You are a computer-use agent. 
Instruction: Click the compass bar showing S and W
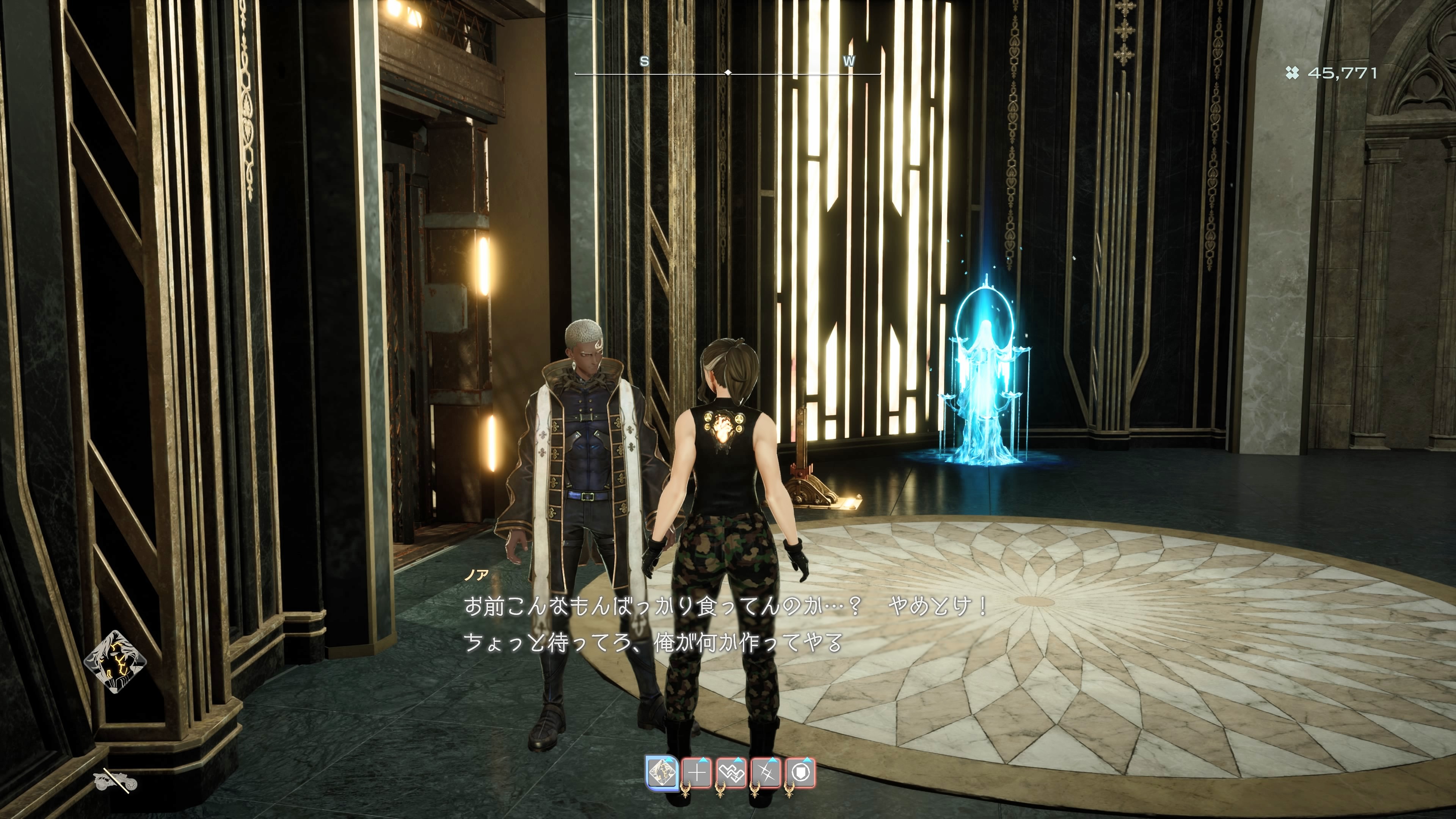(x=728, y=72)
